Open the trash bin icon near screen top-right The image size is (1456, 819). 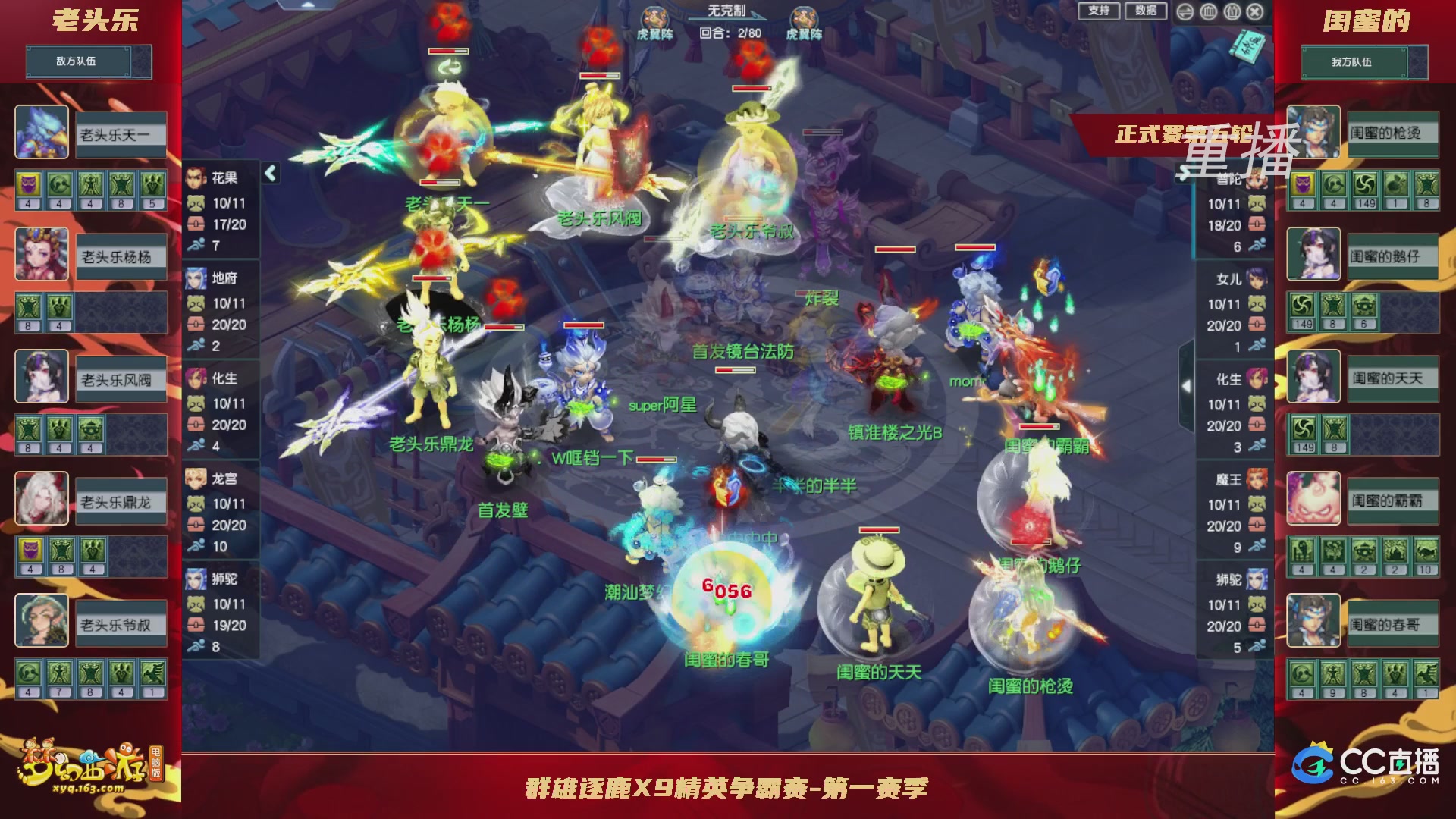tap(1209, 12)
